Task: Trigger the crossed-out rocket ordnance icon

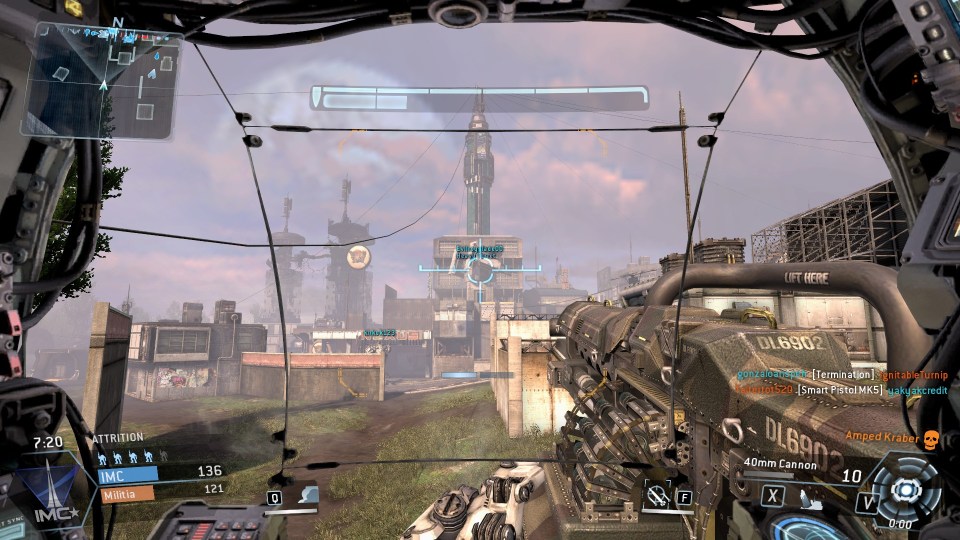Action: (x=658, y=494)
